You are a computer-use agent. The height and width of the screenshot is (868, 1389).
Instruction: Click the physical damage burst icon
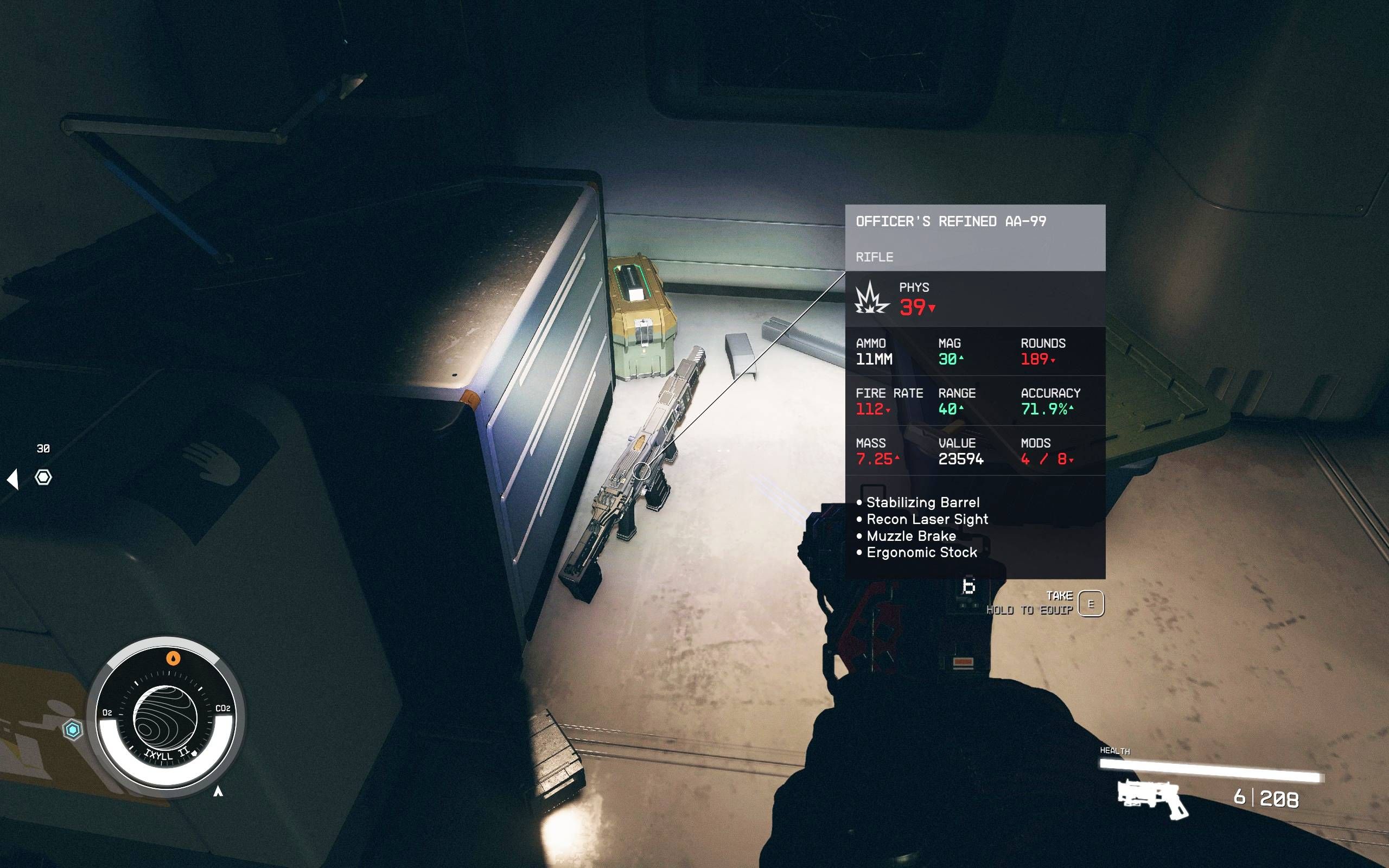pyautogui.click(x=872, y=300)
